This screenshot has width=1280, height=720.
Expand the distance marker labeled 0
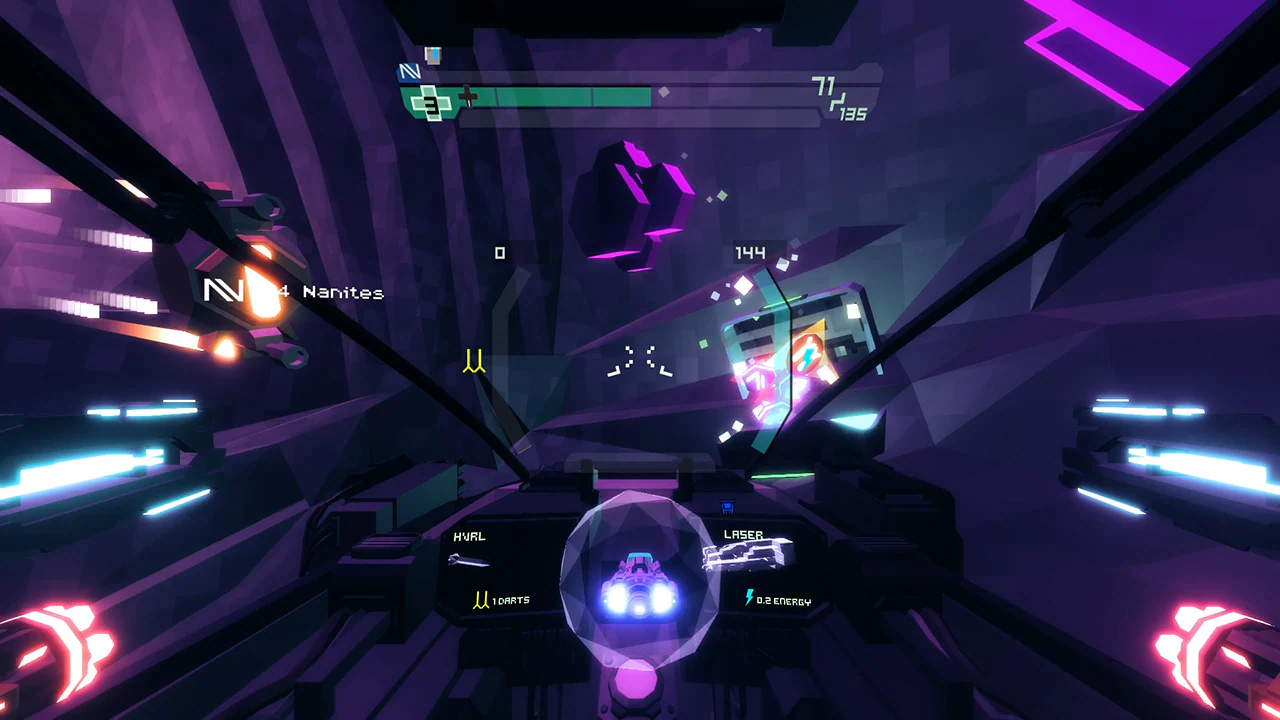pyautogui.click(x=501, y=252)
